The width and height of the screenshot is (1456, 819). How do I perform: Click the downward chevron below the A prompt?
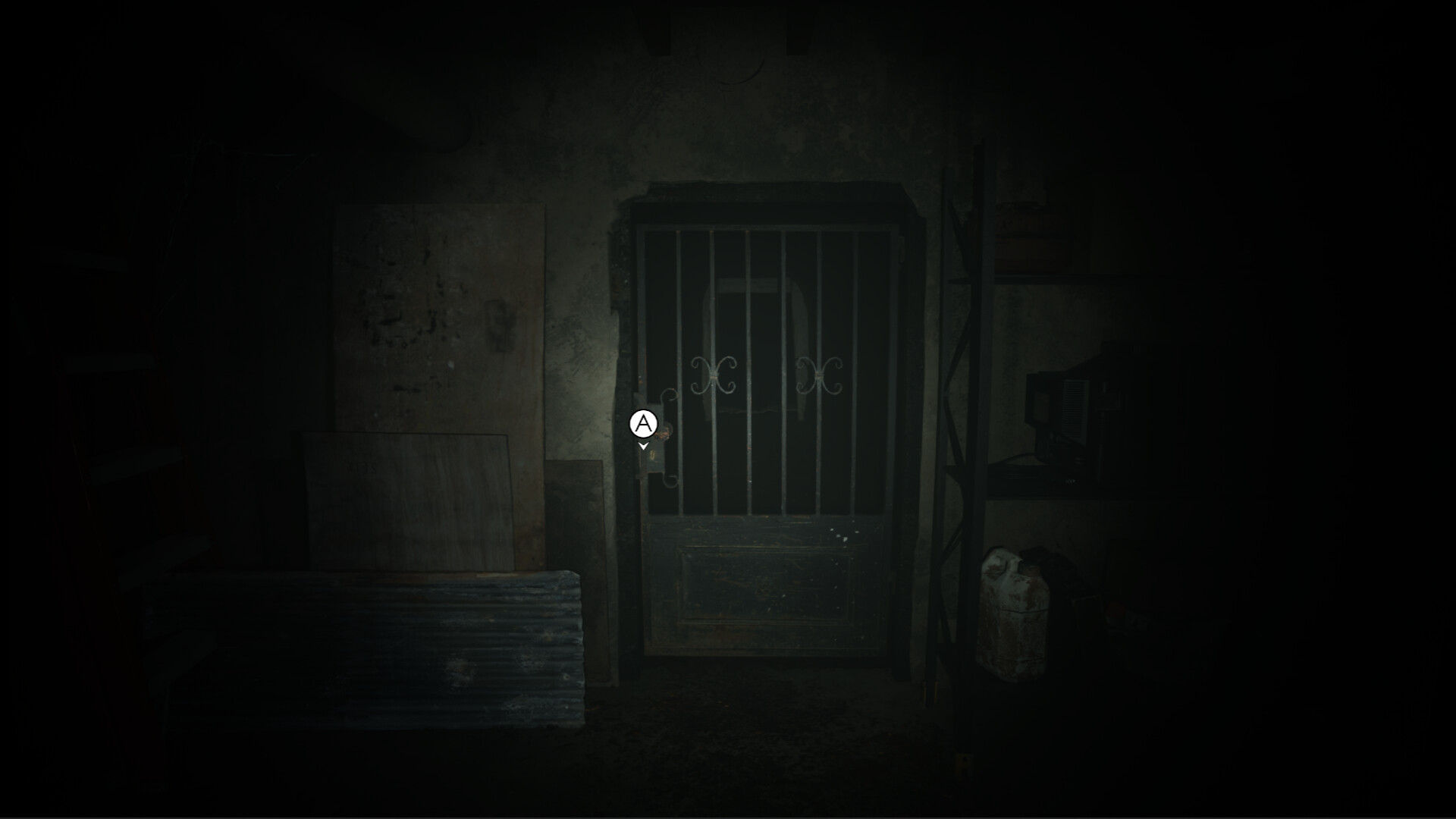click(x=644, y=447)
